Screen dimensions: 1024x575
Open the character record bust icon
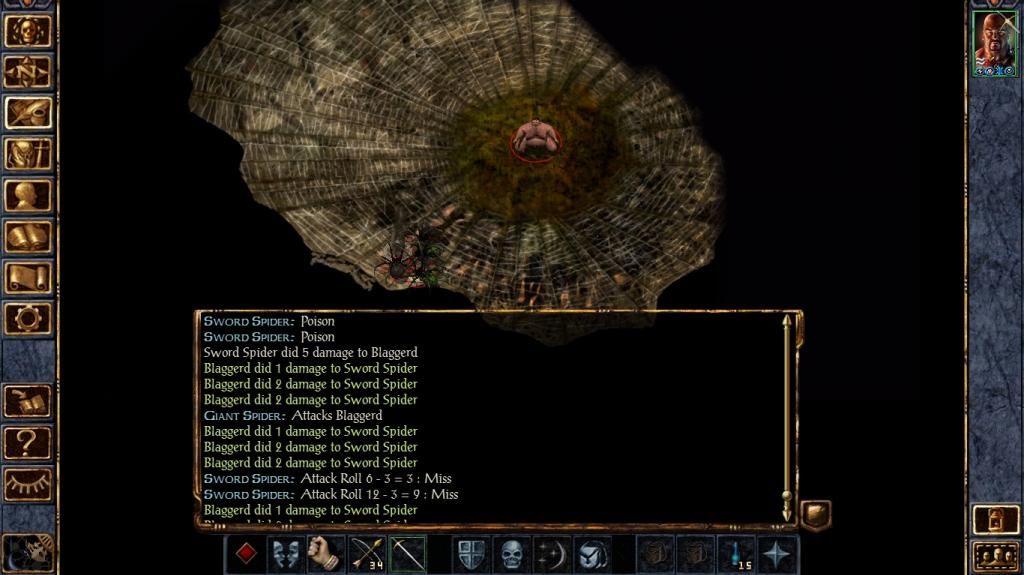click(28, 194)
